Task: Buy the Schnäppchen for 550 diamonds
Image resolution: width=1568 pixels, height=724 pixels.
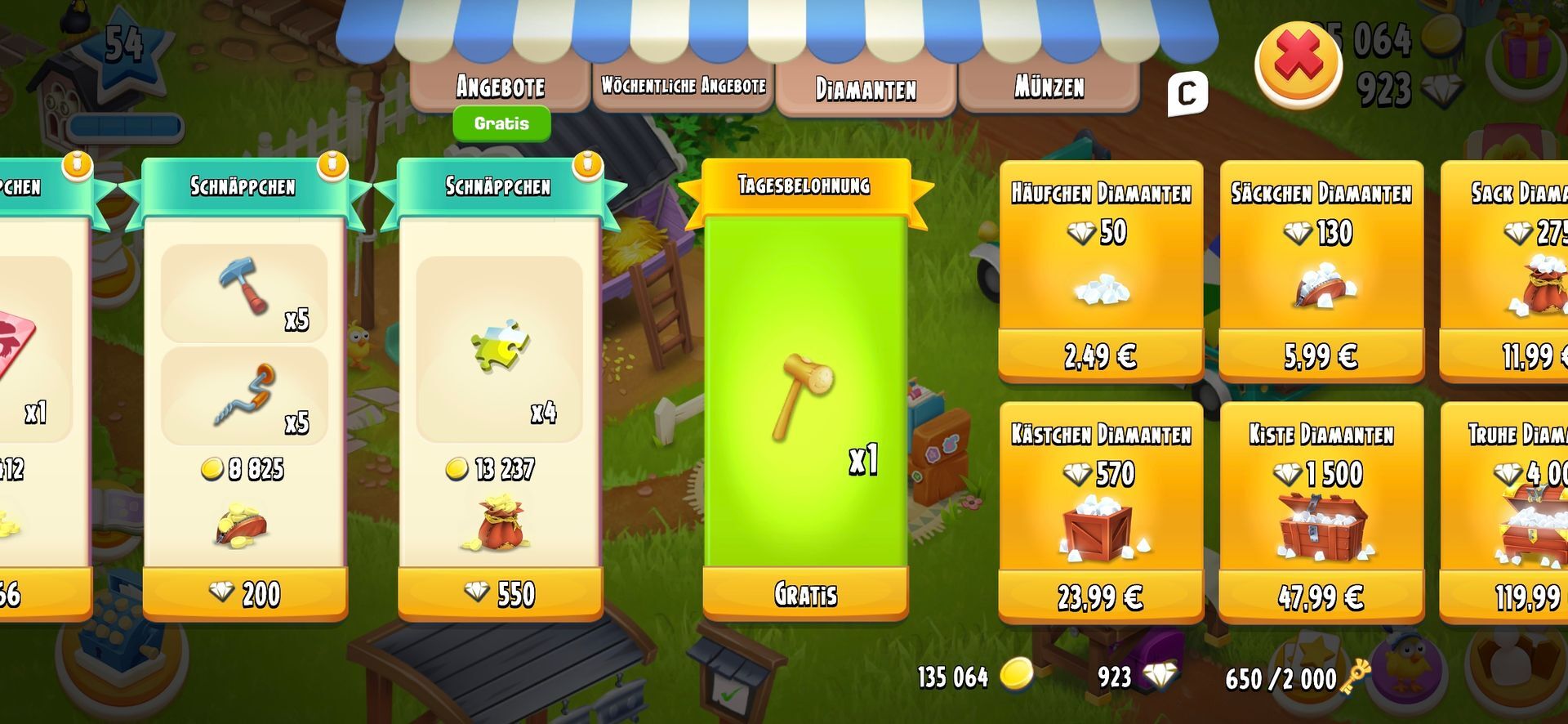Action: tap(500, 594)
